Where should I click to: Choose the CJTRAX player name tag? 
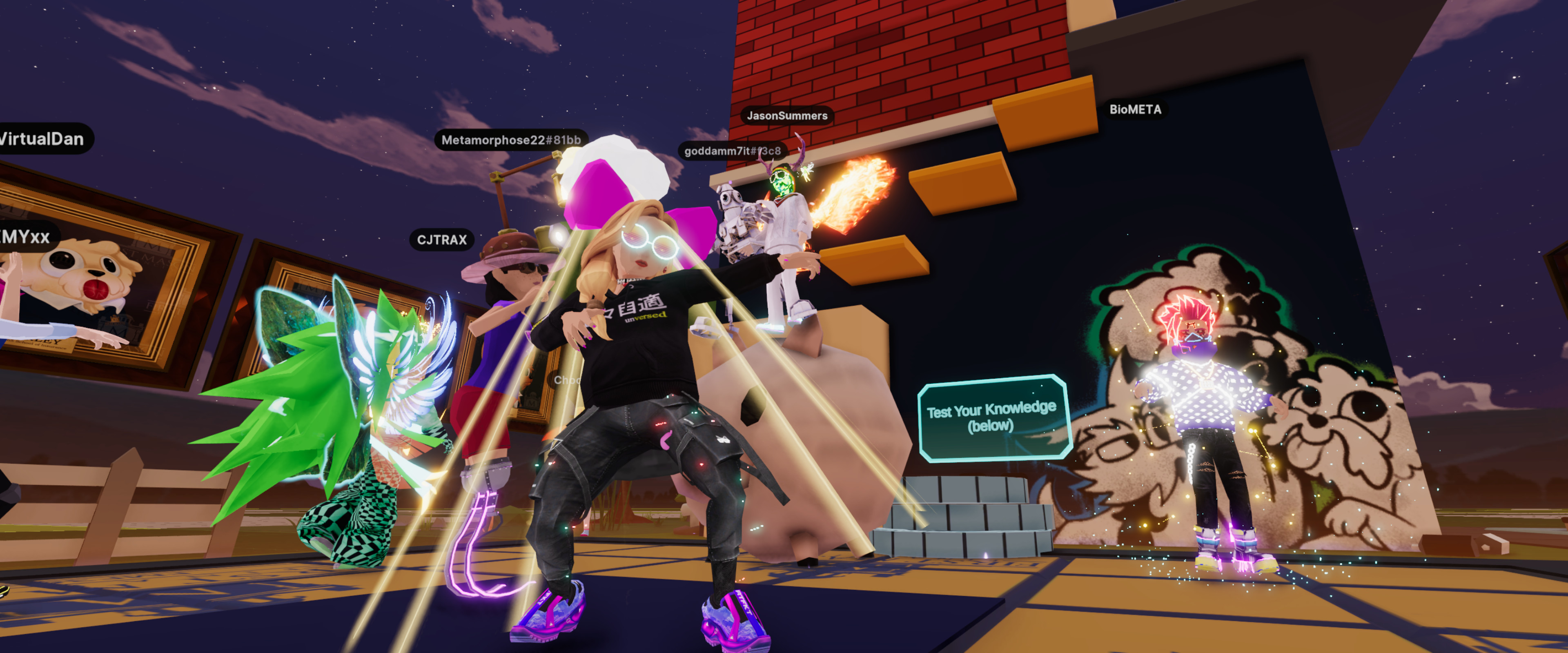pyautogui.click(x=442, y=240)
